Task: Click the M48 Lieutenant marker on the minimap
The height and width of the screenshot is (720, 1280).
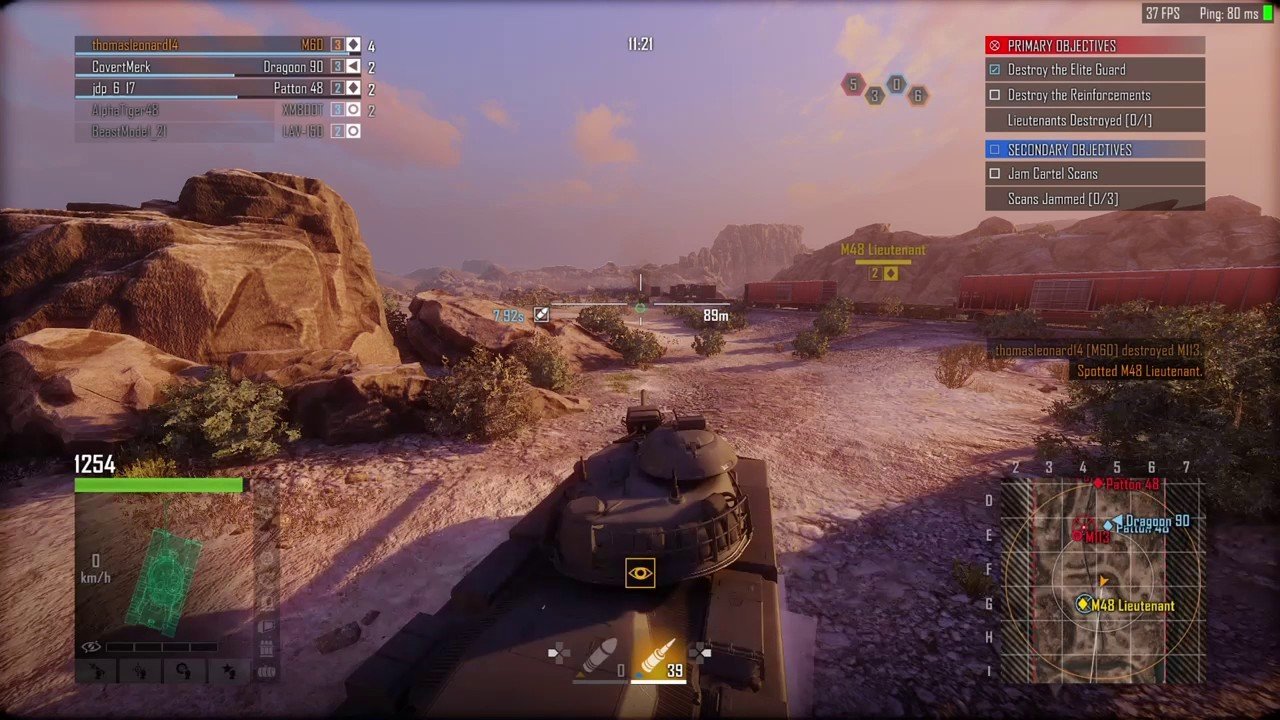Action: pyautogui.click(x=1084, y=604)
